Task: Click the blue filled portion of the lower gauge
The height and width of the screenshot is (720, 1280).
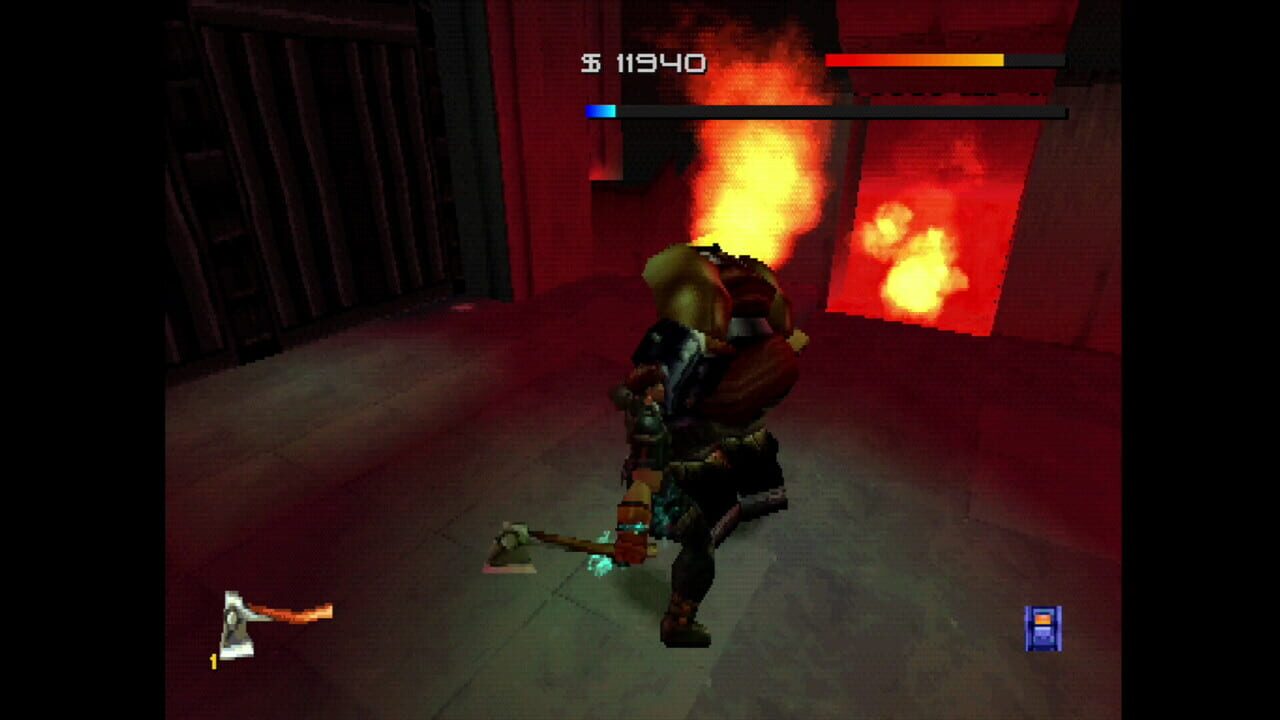Action: tap(600, 110)
